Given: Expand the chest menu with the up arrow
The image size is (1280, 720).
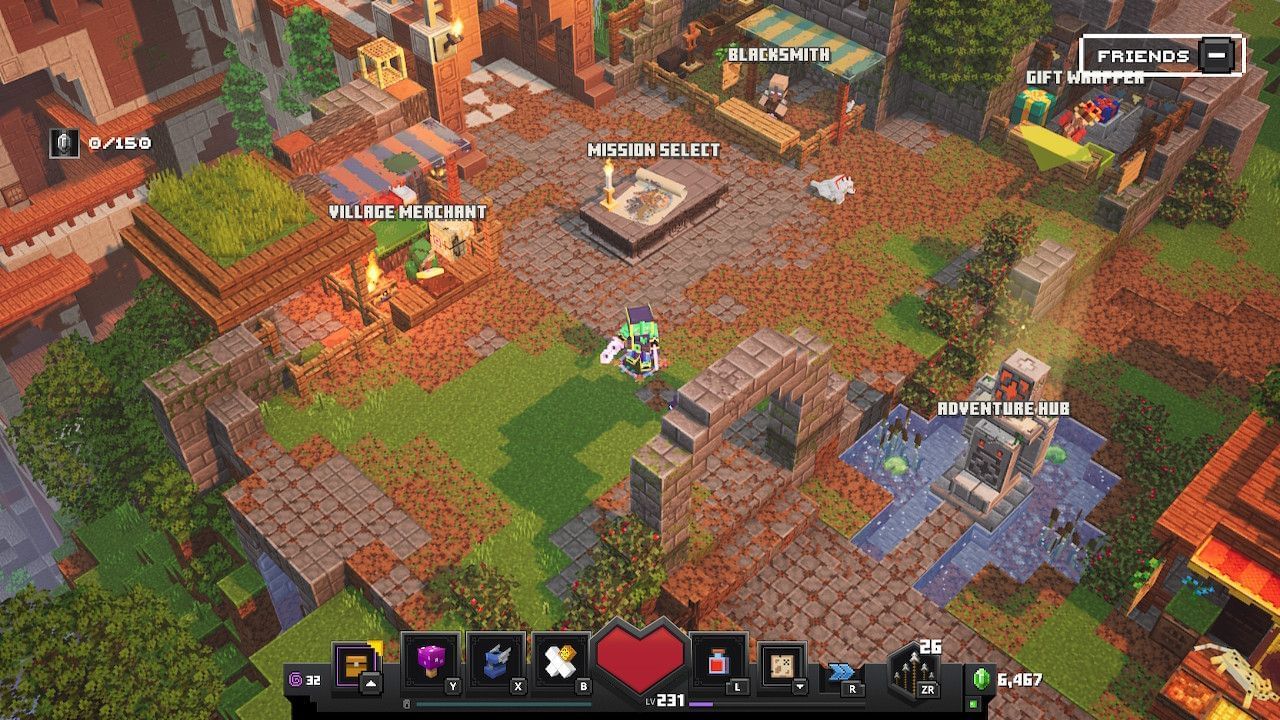Looking at the screenshot, I should click(x=371, y=684).
